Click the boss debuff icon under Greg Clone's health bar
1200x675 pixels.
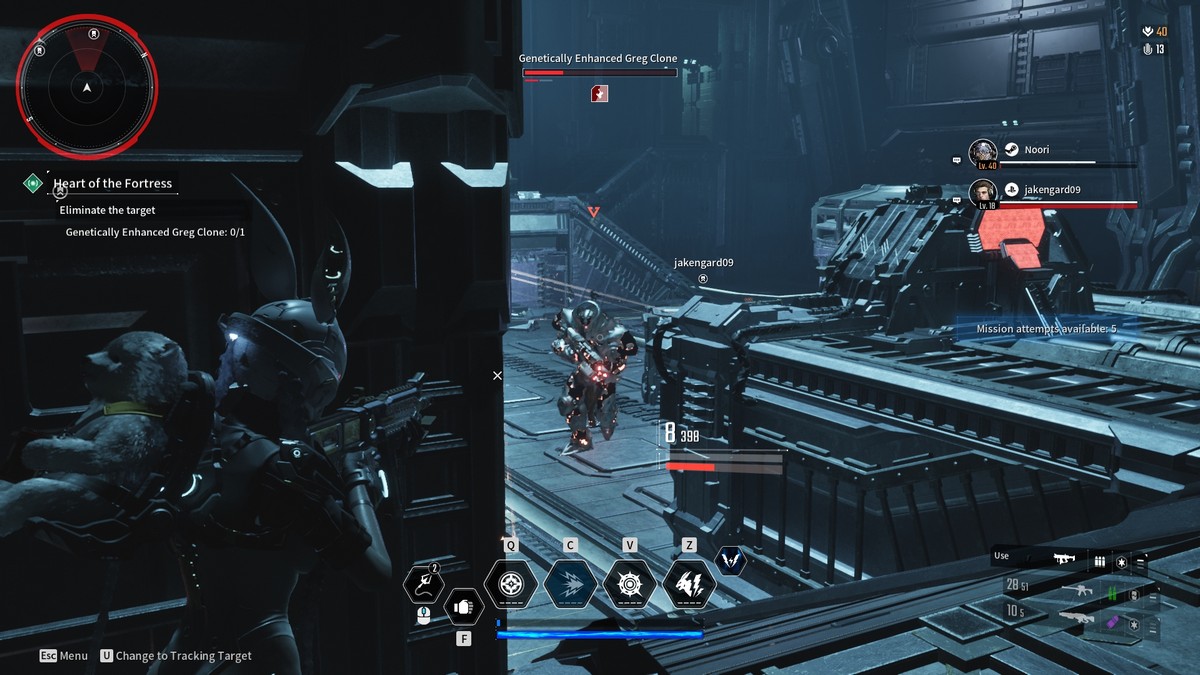coord(599,93)
